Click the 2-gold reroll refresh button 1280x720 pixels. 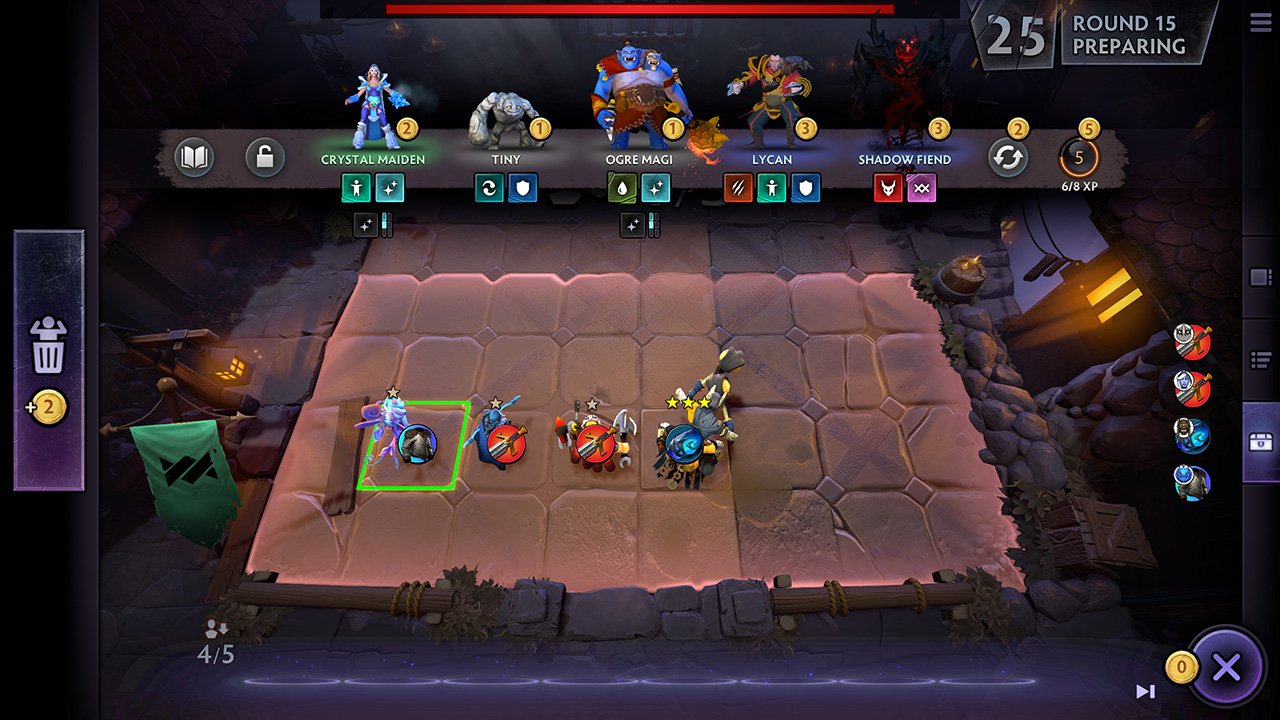[1010, 157]
